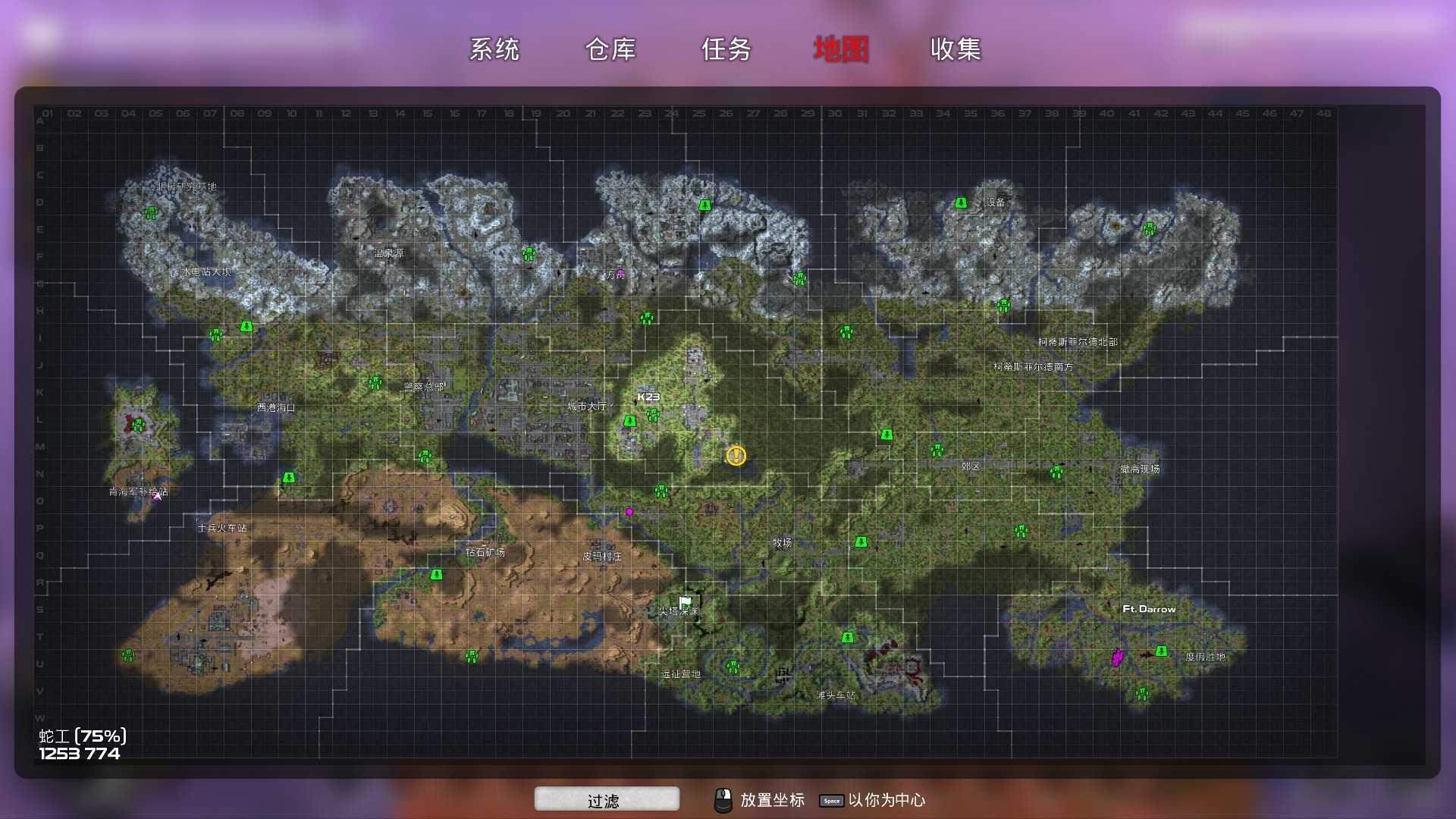Click the mouse icon beside 放置坐标

pos(724,799)
